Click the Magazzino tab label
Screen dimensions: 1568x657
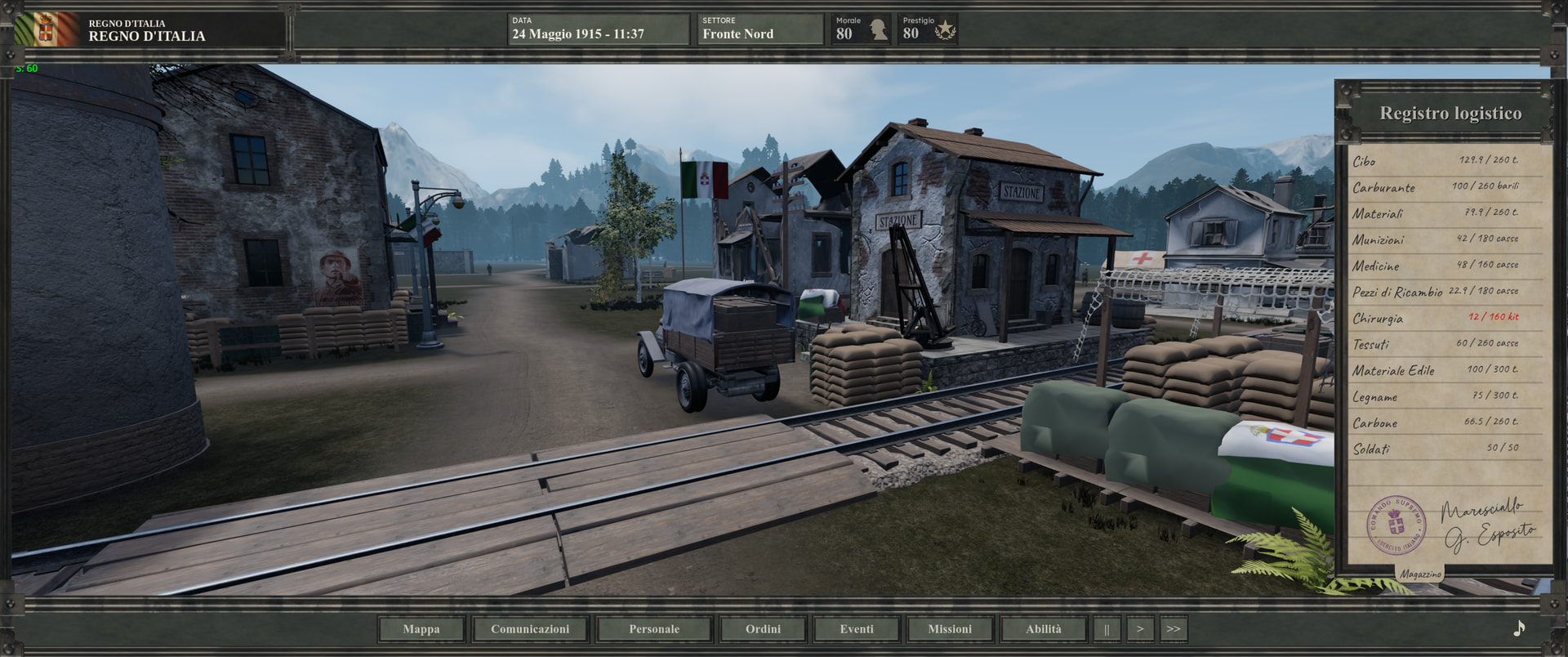[x=1421, y=574]
